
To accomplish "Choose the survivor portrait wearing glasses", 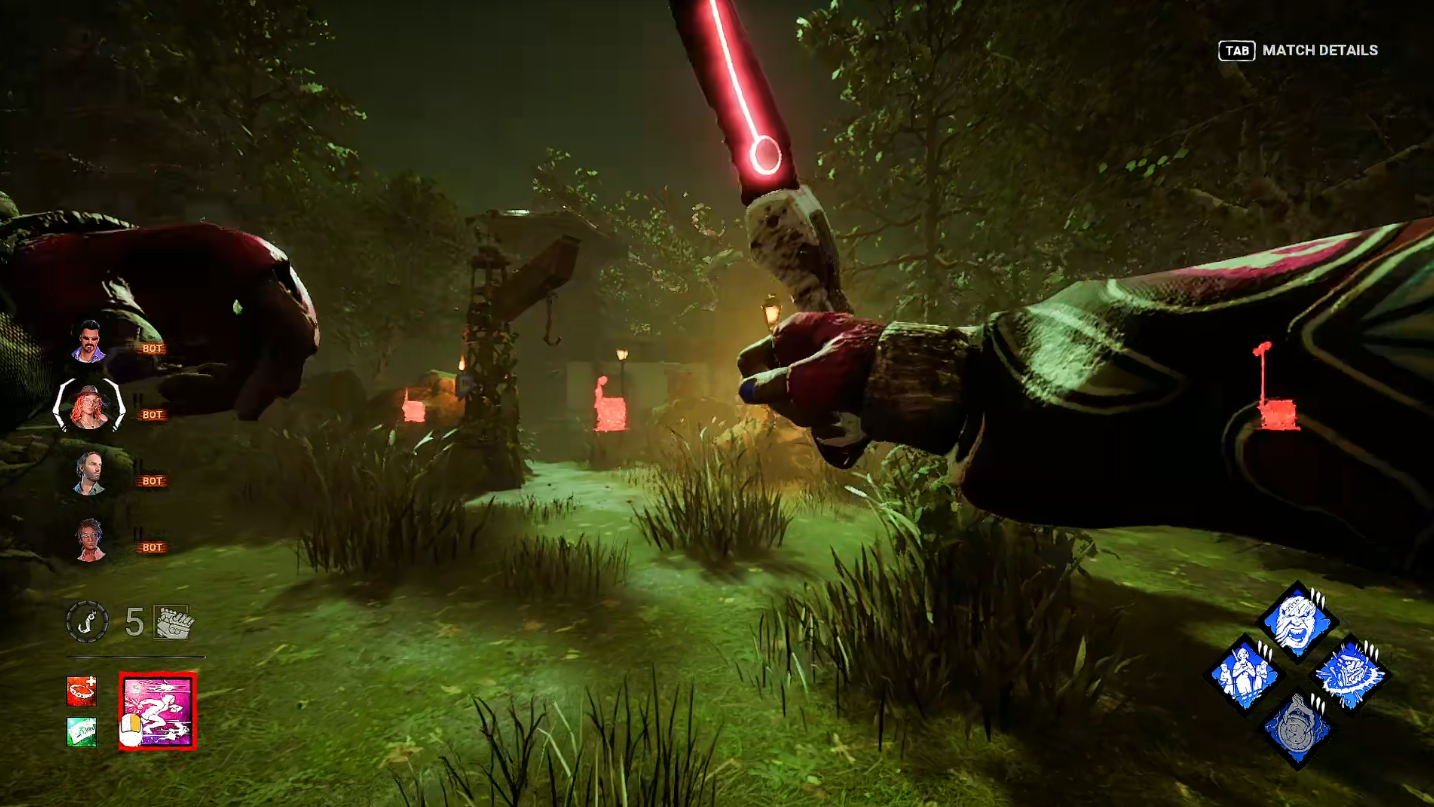I will coord(90,540).
